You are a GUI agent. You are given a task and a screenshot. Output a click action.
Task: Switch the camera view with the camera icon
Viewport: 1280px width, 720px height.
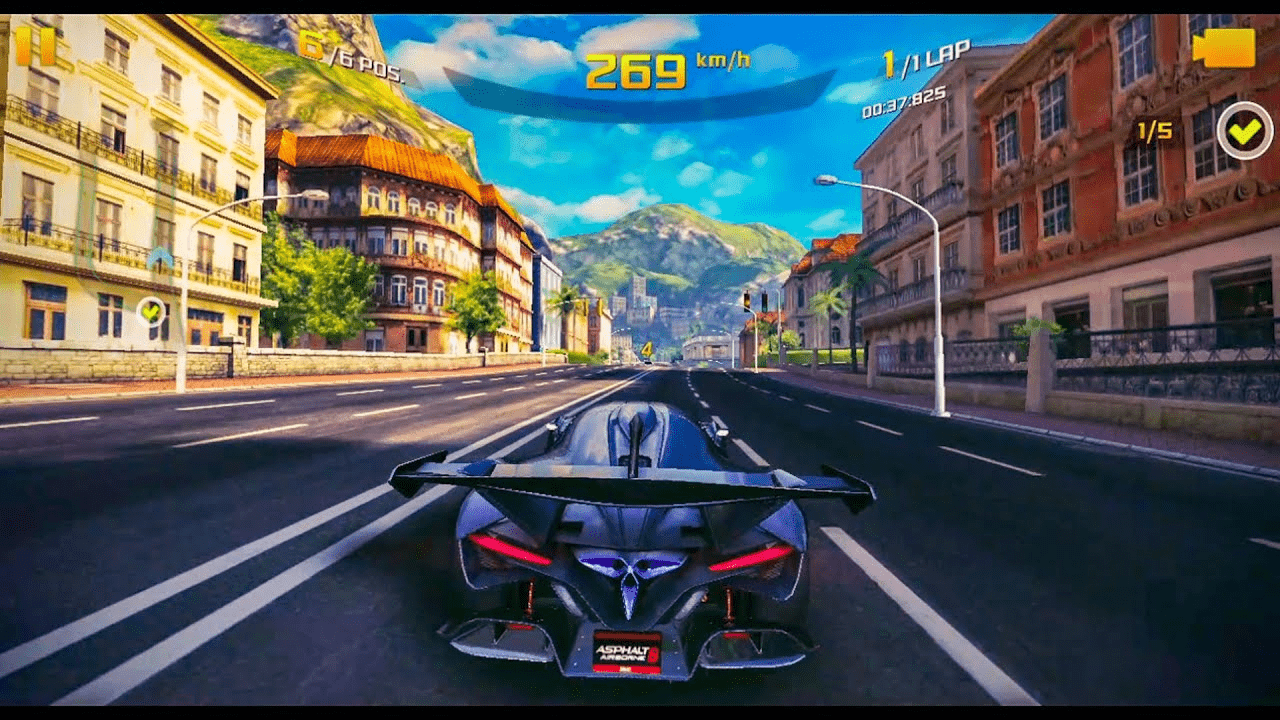(1223, 48)
